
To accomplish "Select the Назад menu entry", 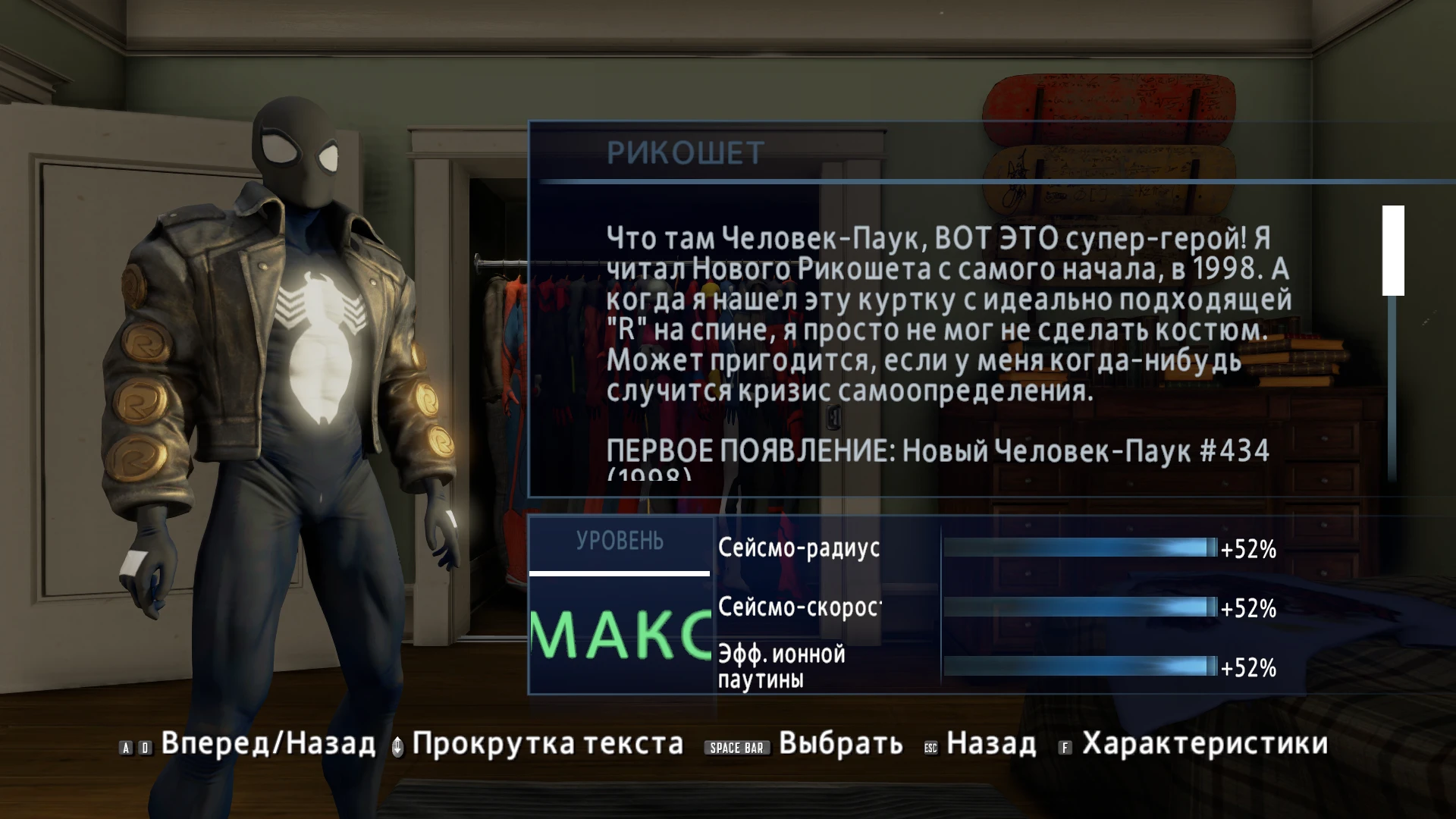I will point(993,745).
